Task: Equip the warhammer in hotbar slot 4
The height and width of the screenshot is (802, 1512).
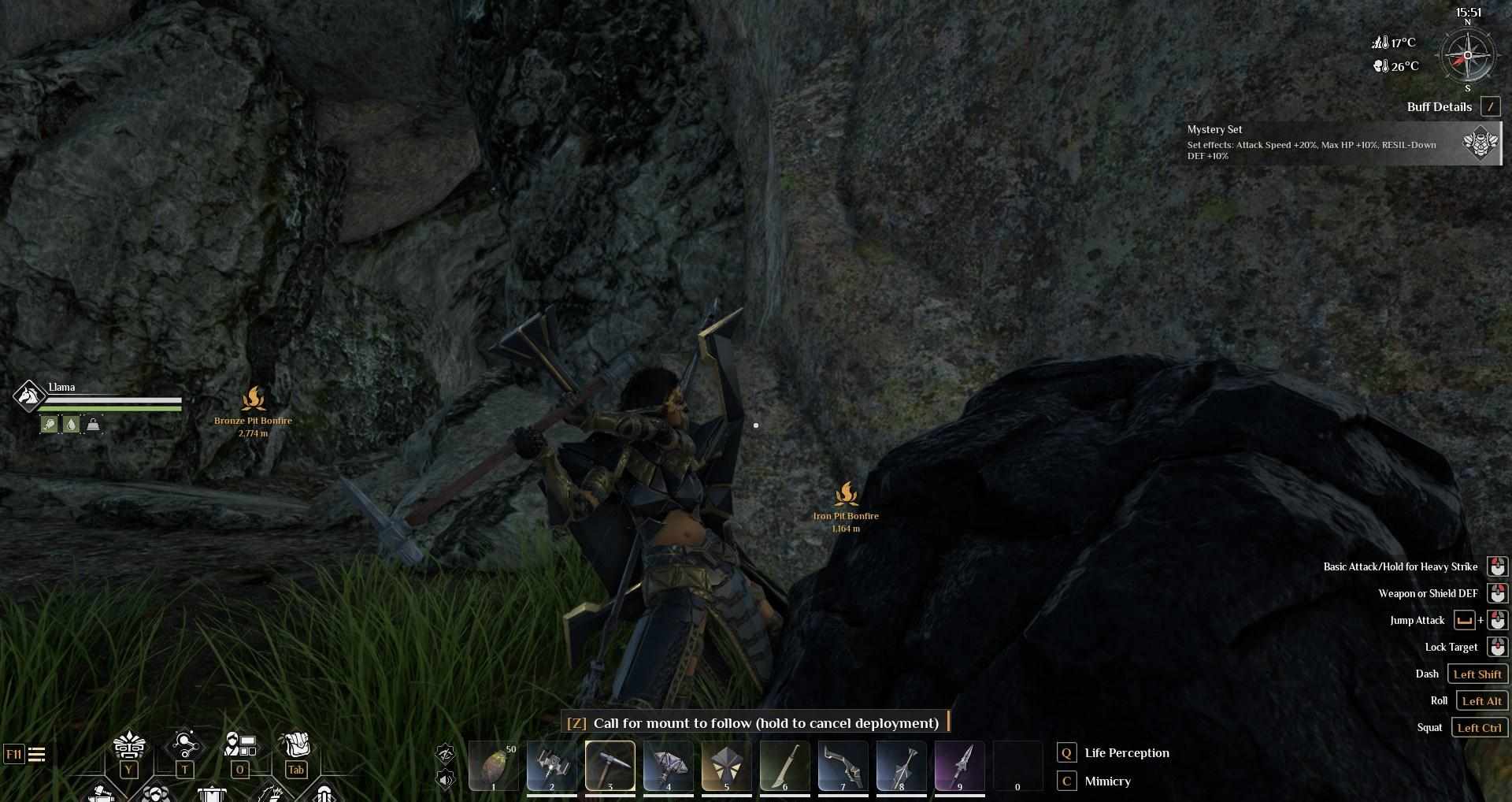Action: click(669, 765)
